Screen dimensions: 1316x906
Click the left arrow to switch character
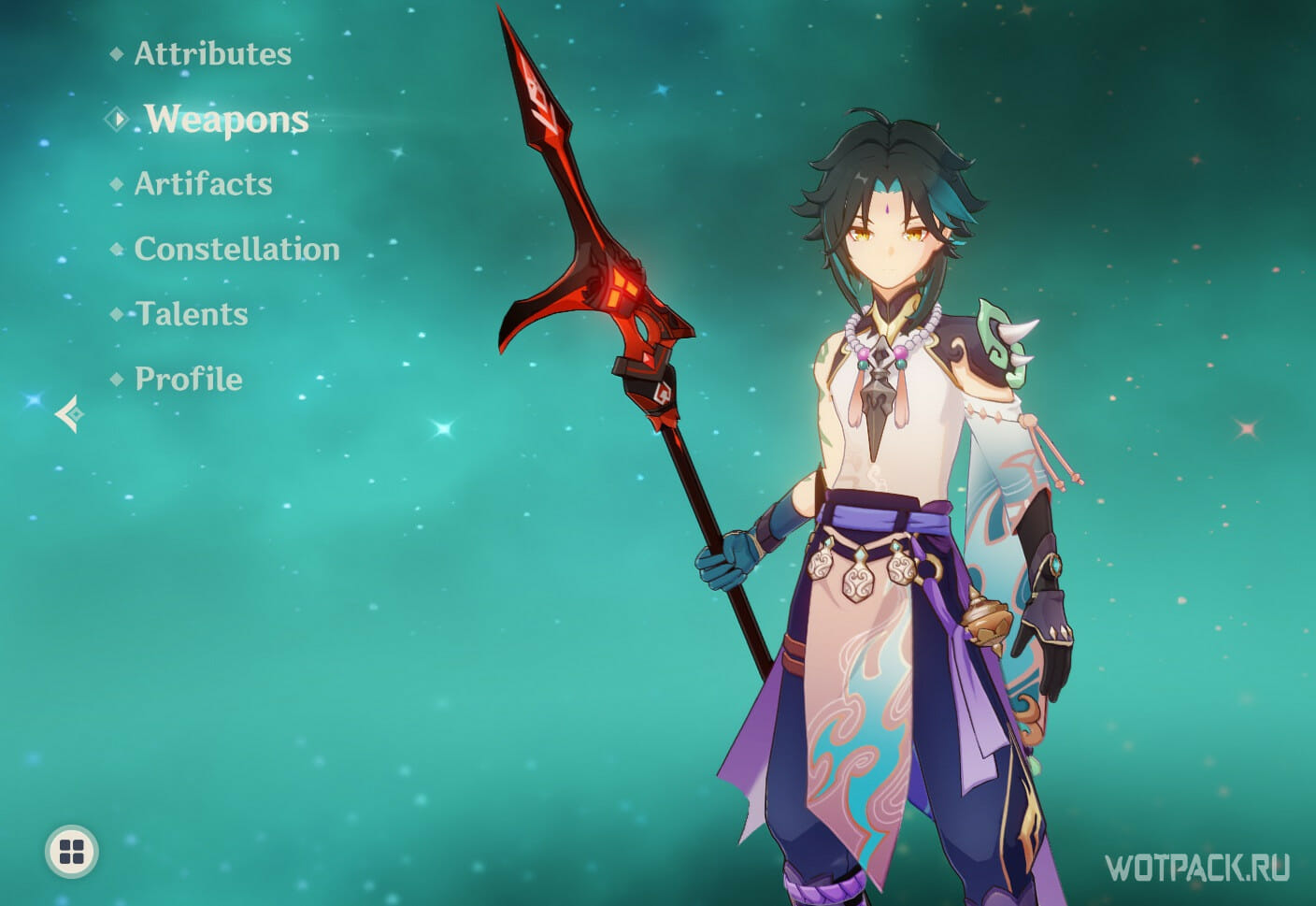tap(69, 413)
